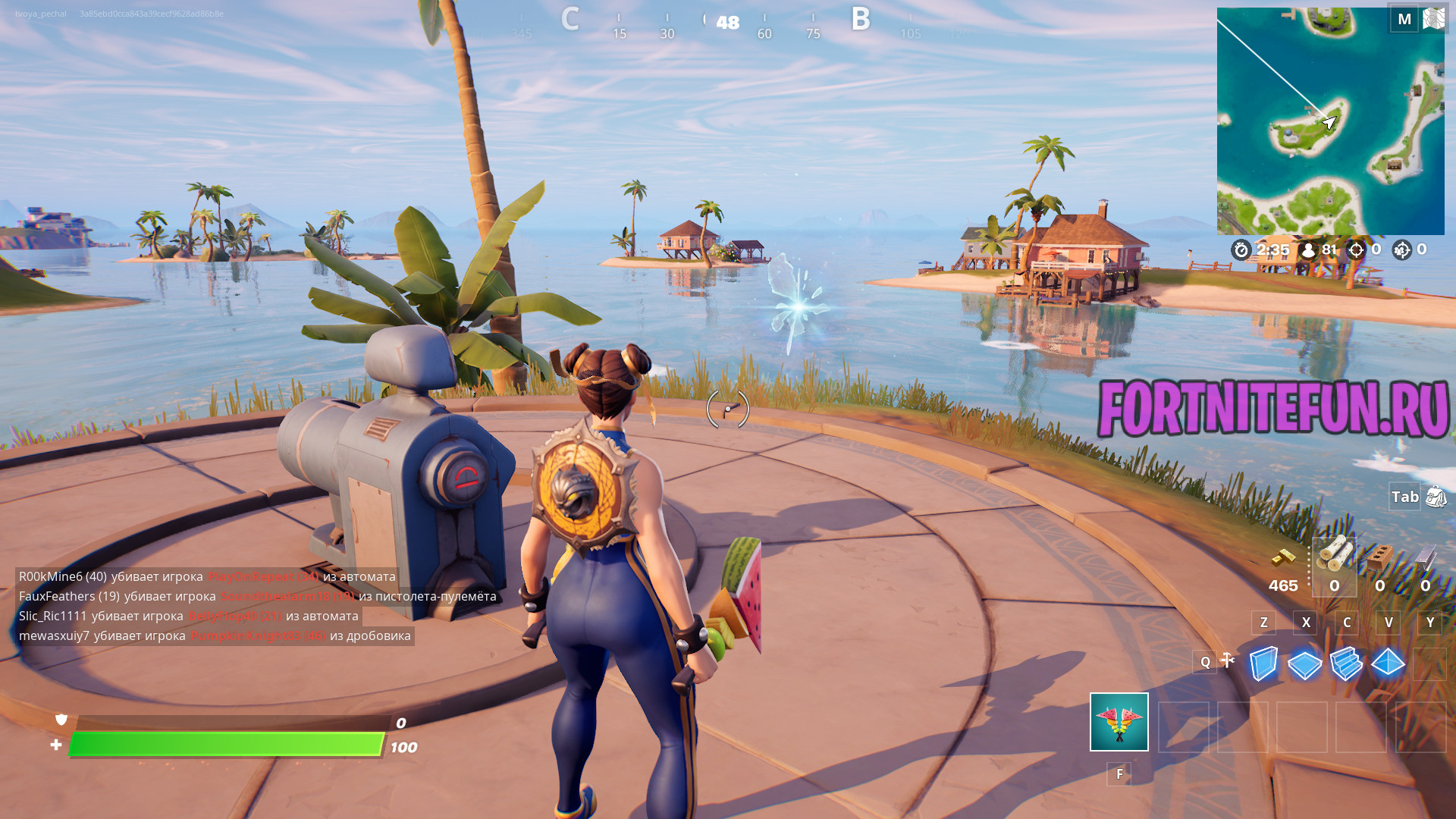
Task: Choose the floor building piece
Action: 1305,665
